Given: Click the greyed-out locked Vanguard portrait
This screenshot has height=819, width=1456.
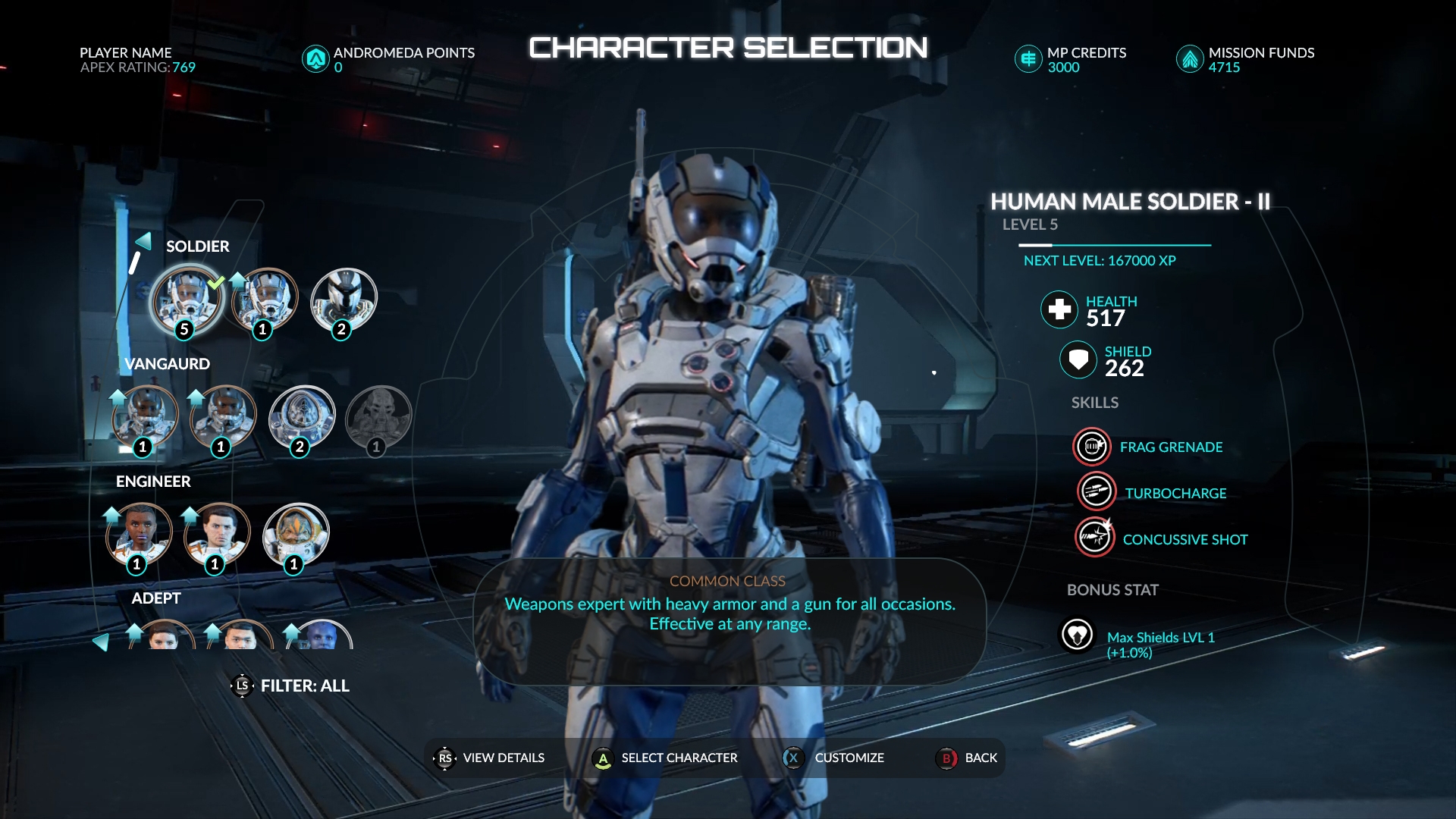Looking at the screenshot, I should tap(378, 418).
